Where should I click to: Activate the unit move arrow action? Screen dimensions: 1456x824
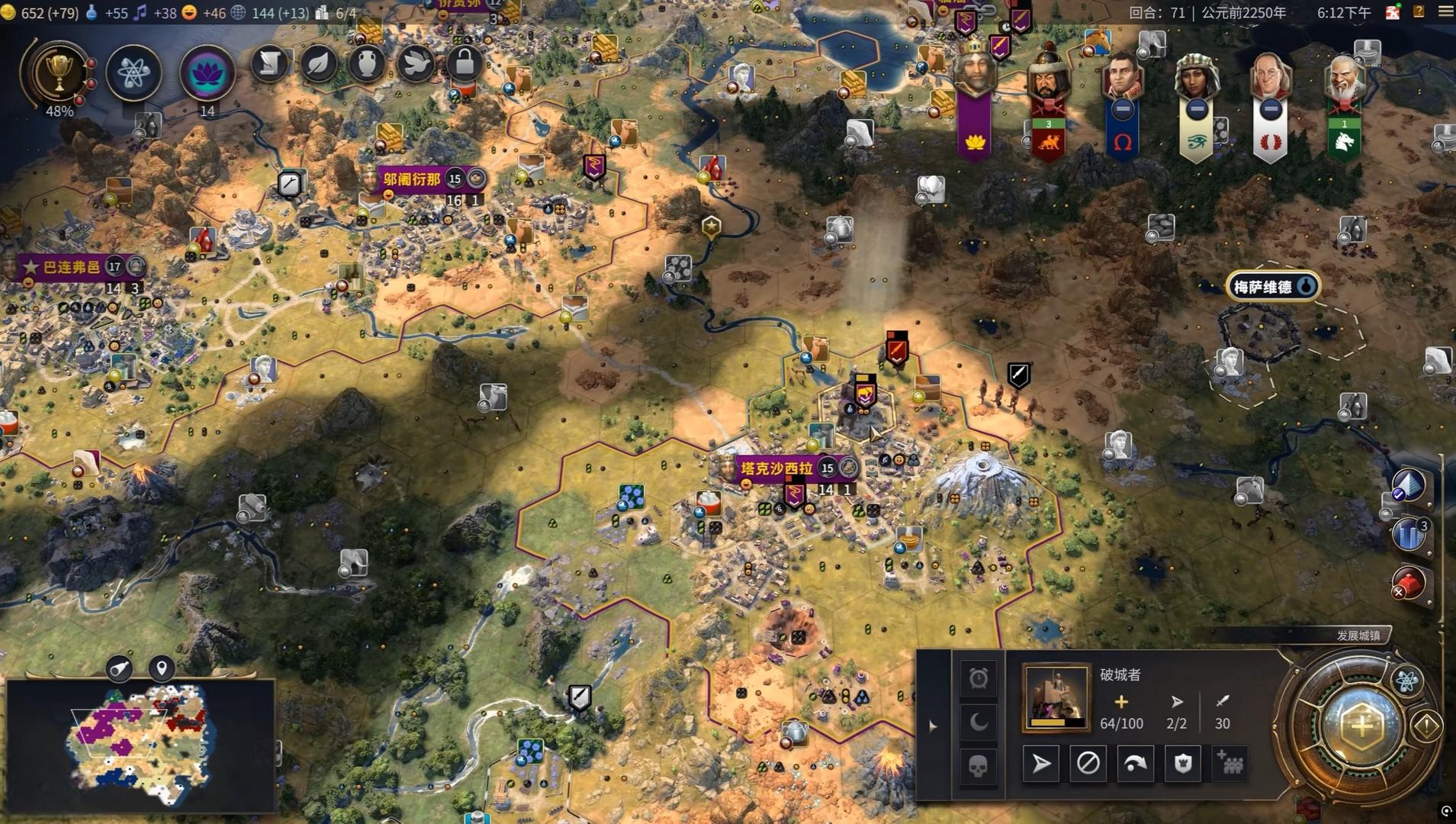point(1040,763)
